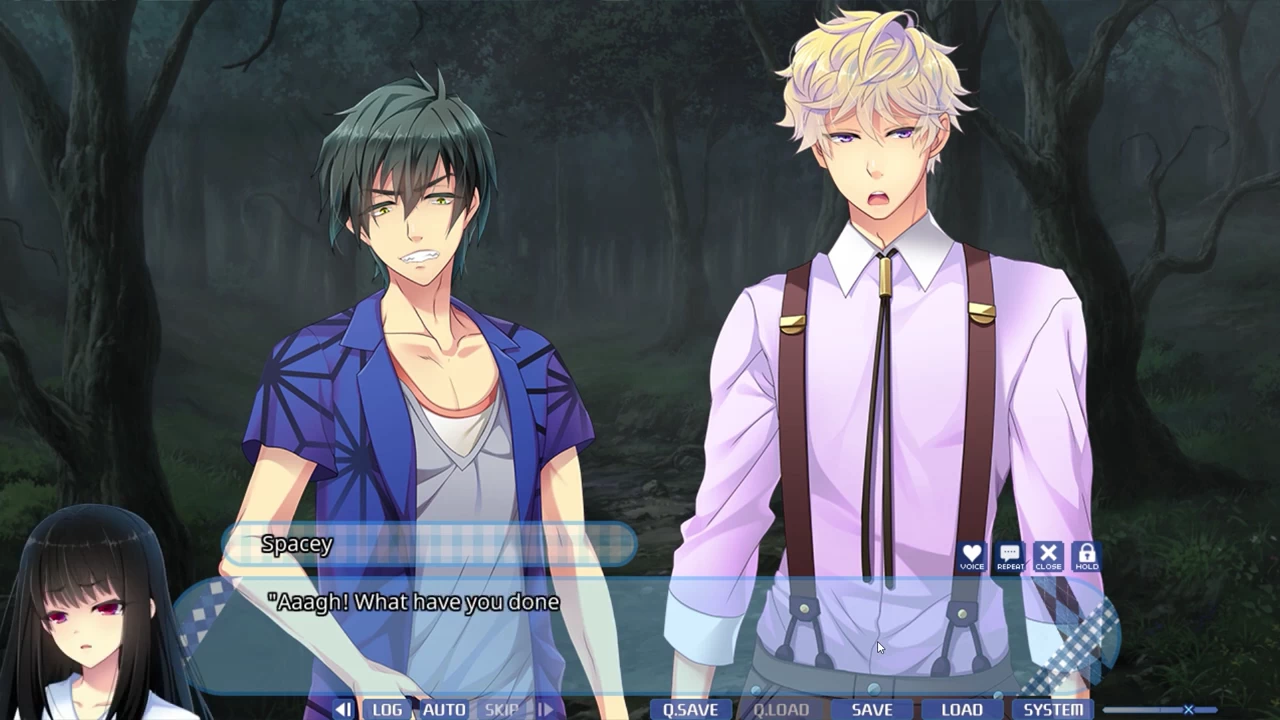Open the LOG backlog
Viewport: 1280px width, 720px height.
pyautogui.click(x=387, y=710)
